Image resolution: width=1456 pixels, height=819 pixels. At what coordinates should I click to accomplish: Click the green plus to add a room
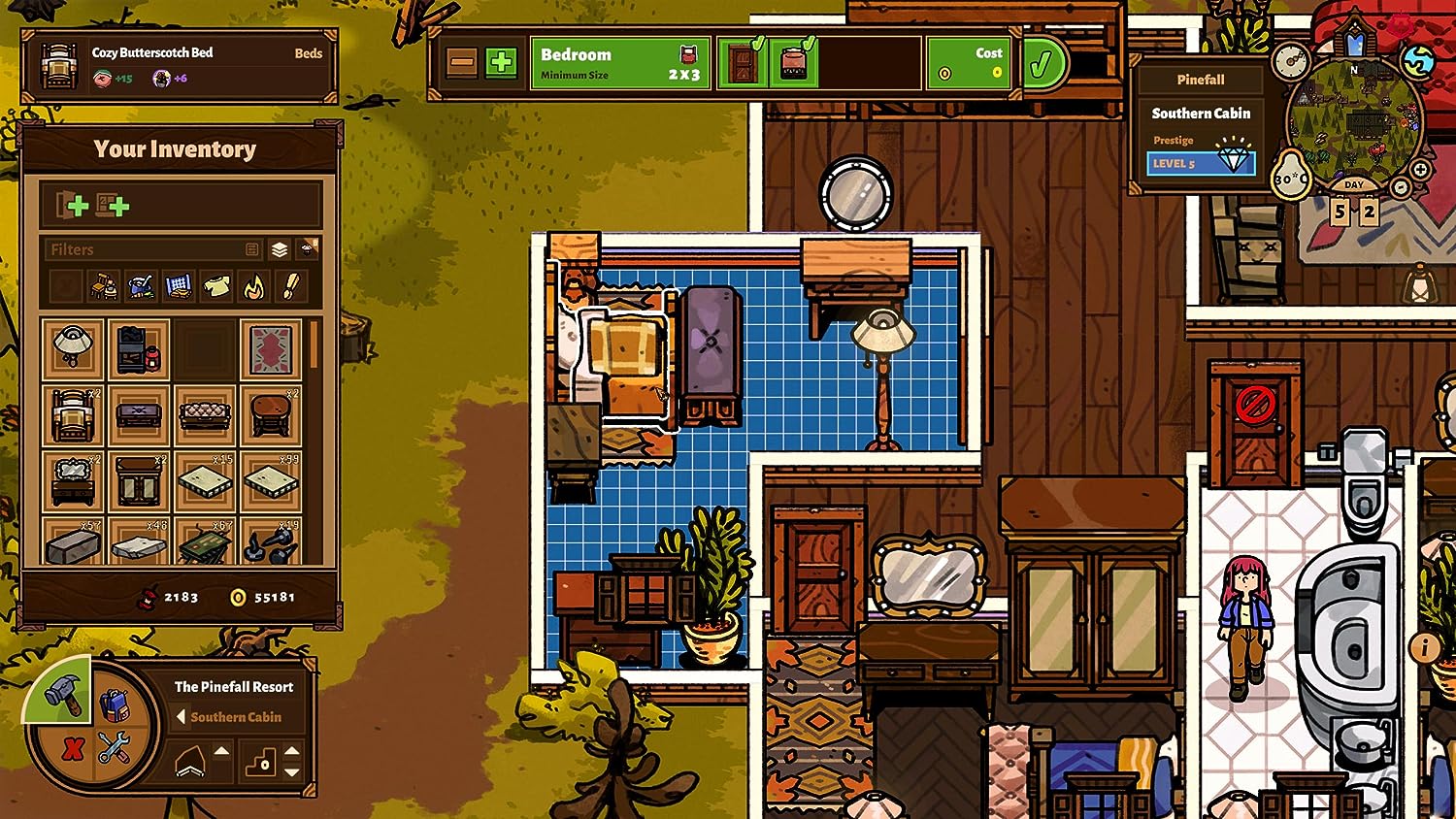[500, 61]
